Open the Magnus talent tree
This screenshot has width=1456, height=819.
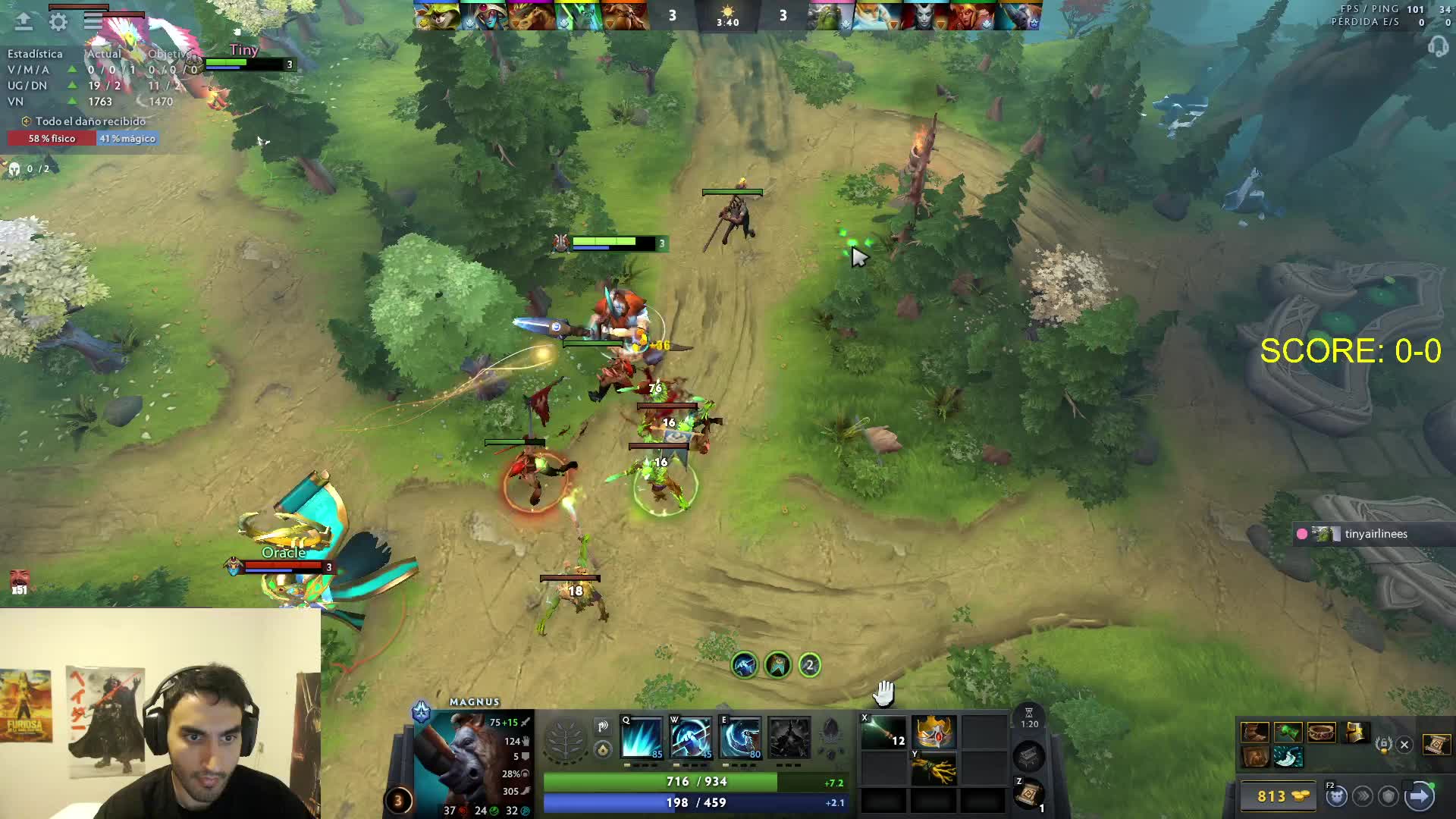pyautogui.click(x=566, y=738)
